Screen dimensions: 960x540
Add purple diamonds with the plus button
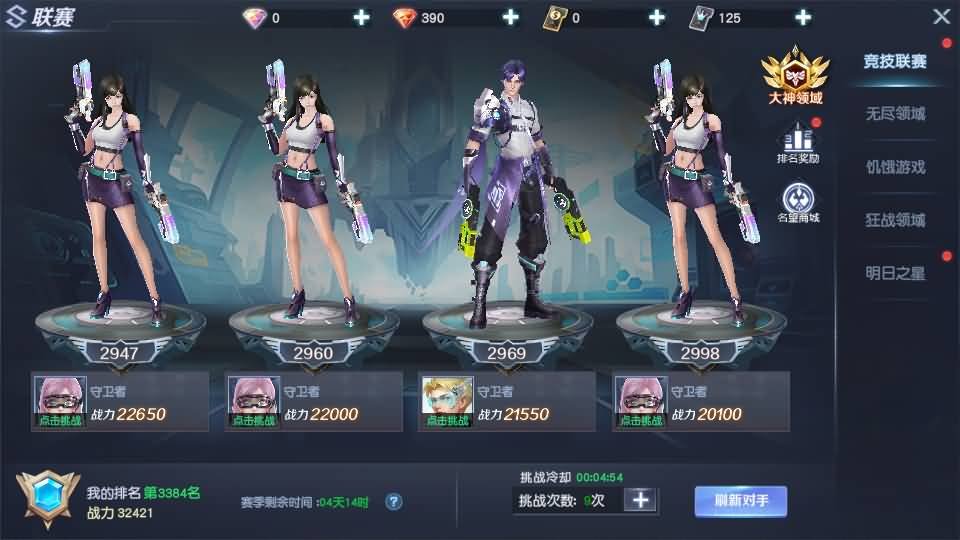click(x=361, y=17)
